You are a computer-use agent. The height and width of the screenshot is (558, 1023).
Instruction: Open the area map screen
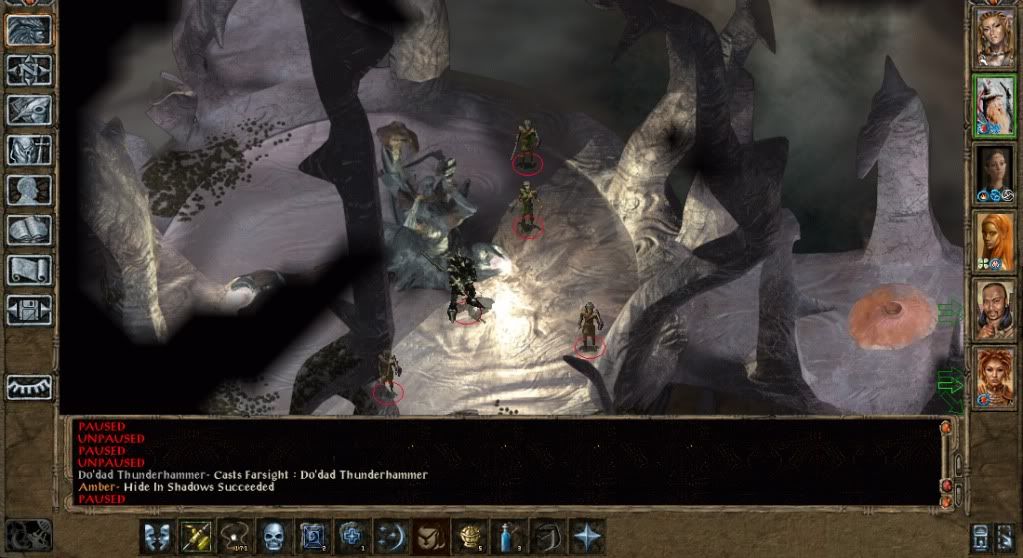[x=28, y=69]
